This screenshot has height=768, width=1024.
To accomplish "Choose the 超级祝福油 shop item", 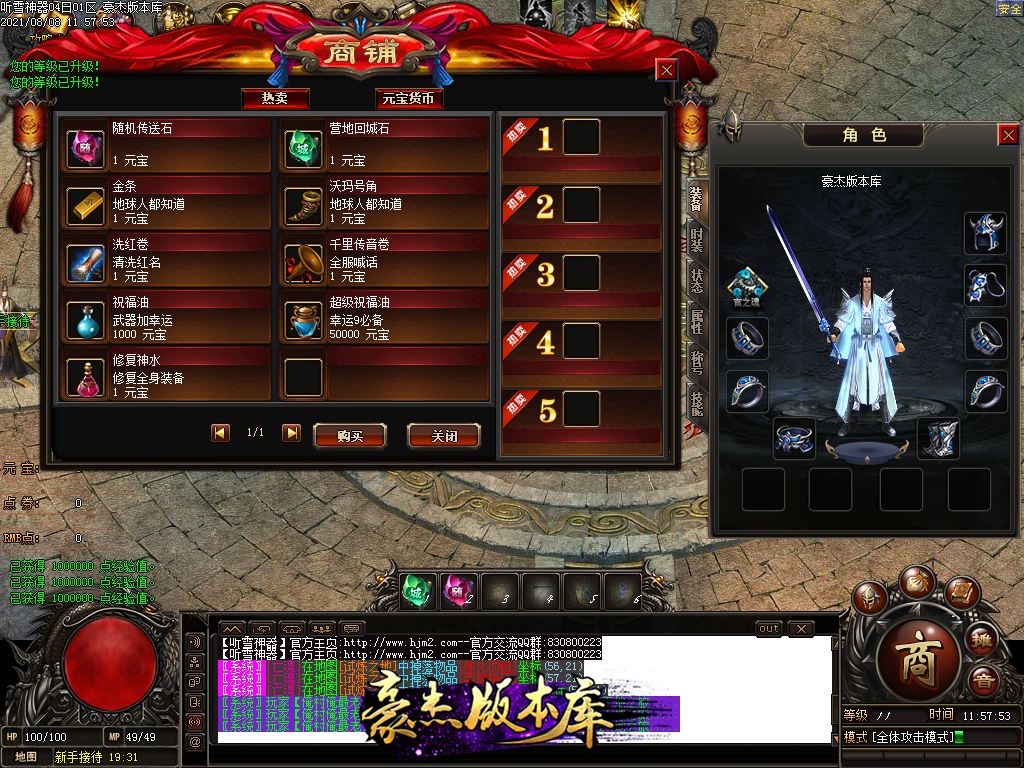I will pyautogui.click(x=303, y=320).
